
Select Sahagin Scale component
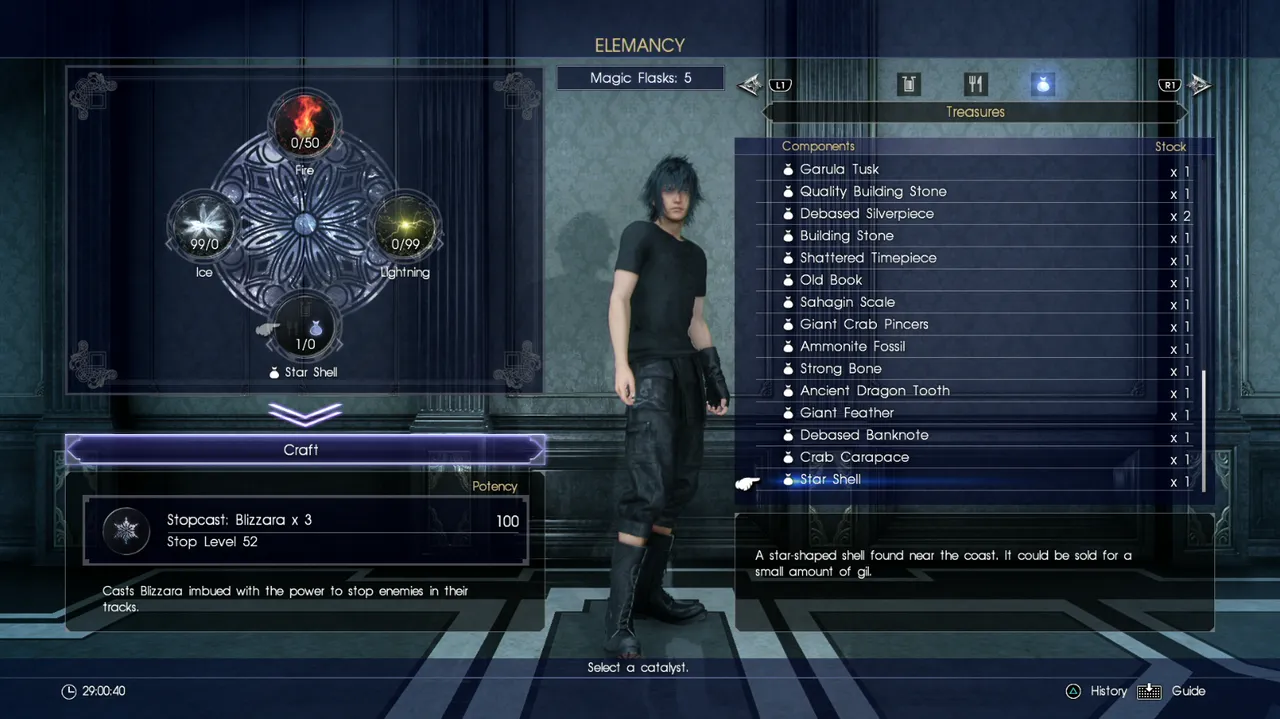847,302
